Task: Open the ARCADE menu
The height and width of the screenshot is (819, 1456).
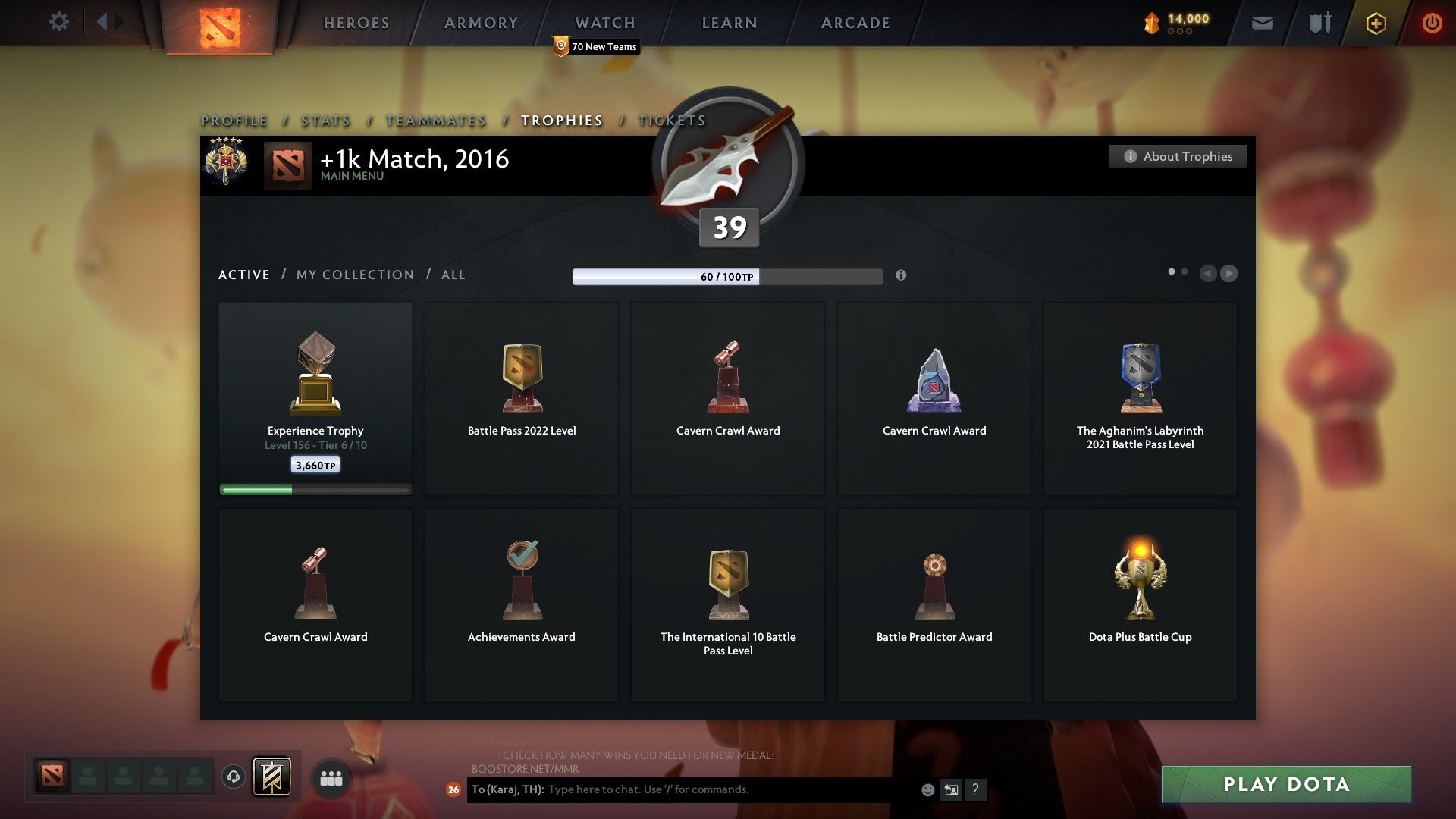Action: 855,22
